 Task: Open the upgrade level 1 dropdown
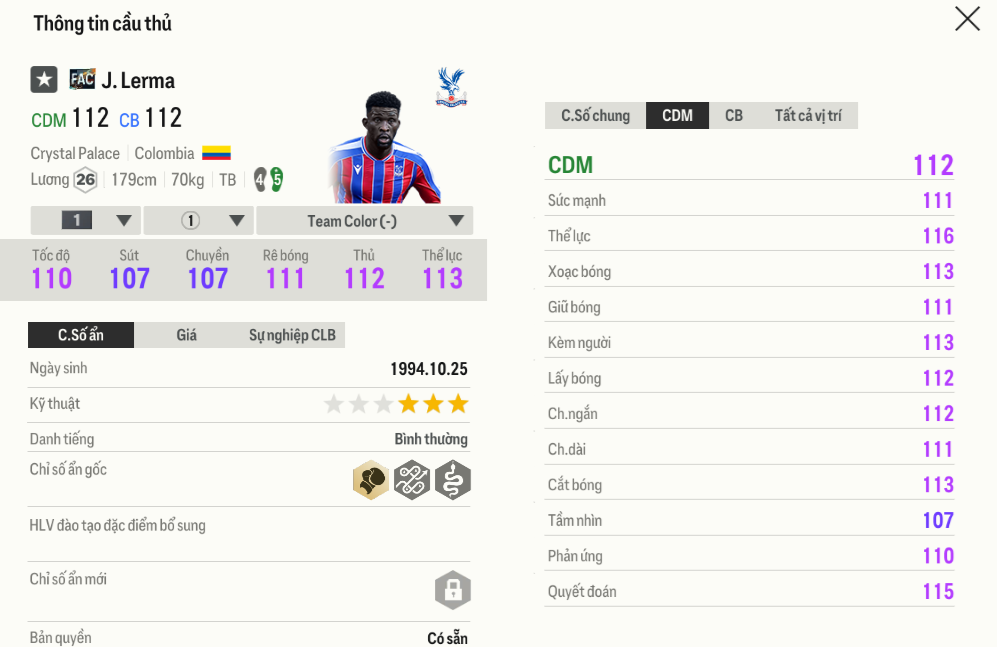coord(86,221)
